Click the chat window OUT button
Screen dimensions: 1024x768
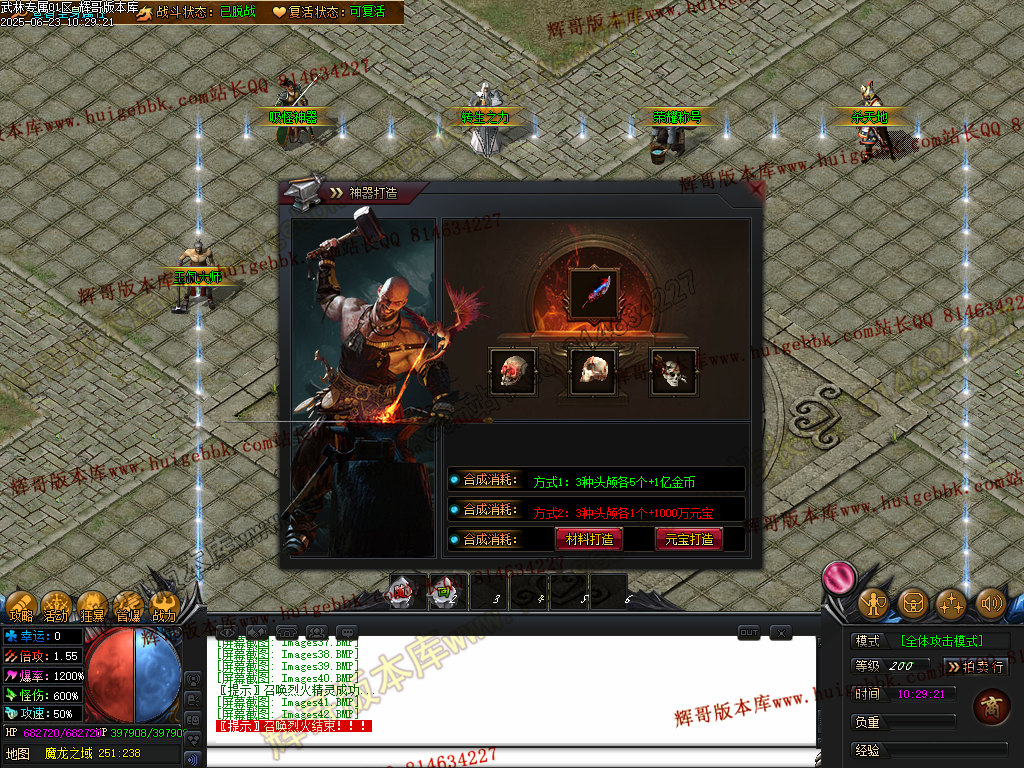pos(748,632)
